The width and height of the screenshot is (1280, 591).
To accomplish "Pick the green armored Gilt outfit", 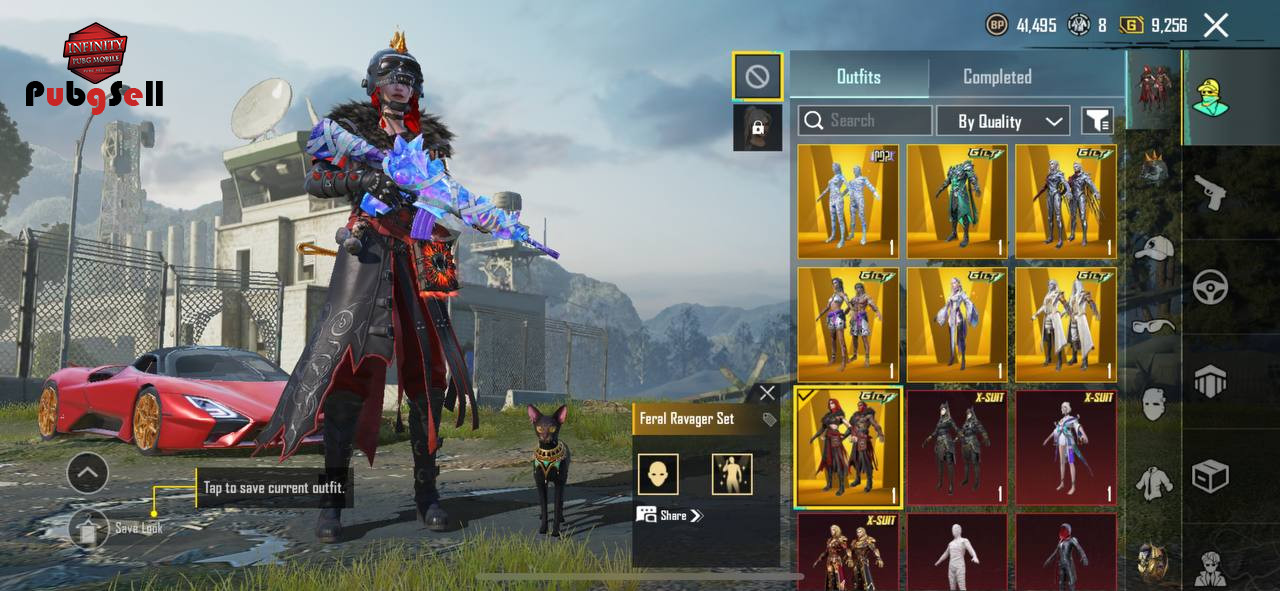I will click(957, 202).
